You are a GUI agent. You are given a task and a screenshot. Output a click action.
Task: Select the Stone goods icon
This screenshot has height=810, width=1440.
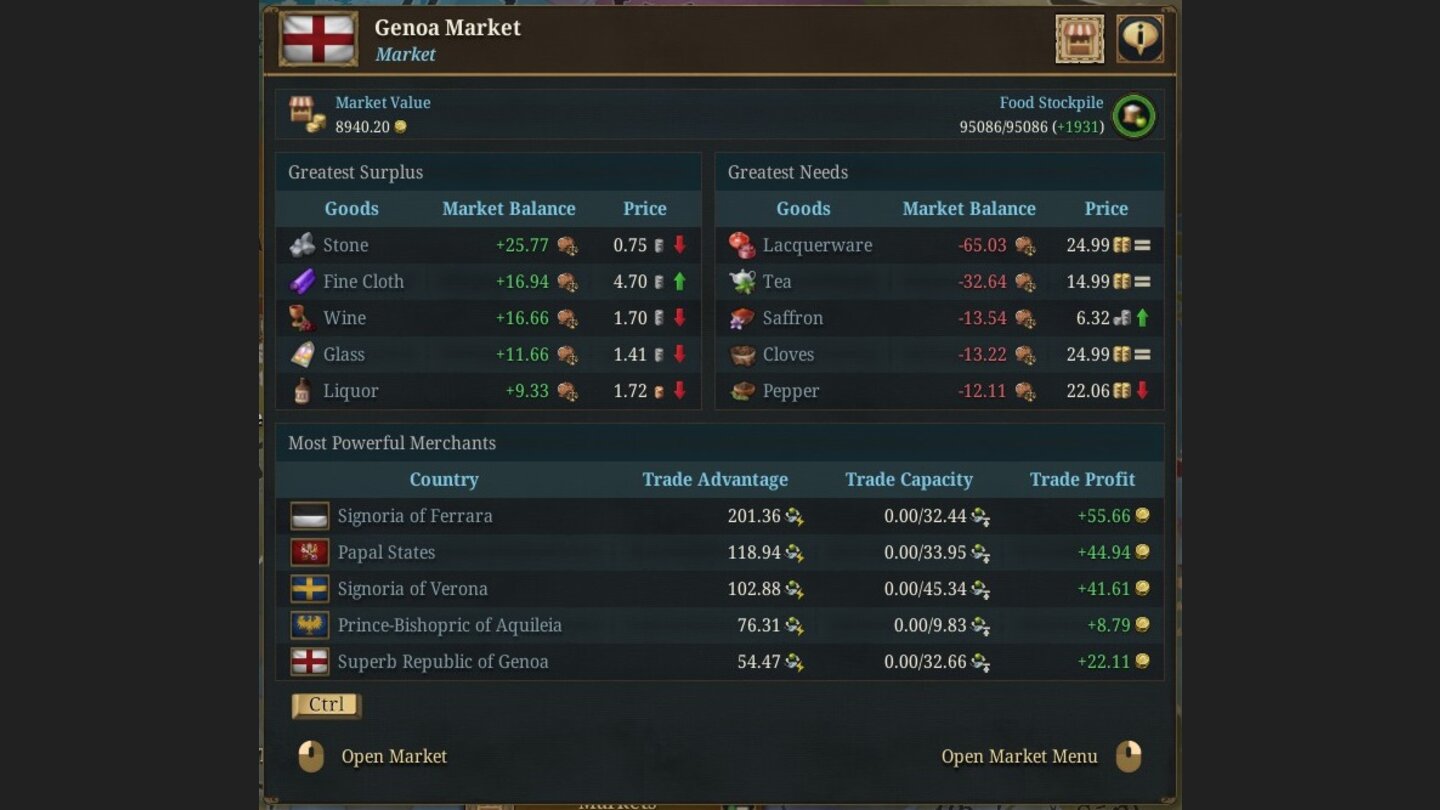[303, 245]
